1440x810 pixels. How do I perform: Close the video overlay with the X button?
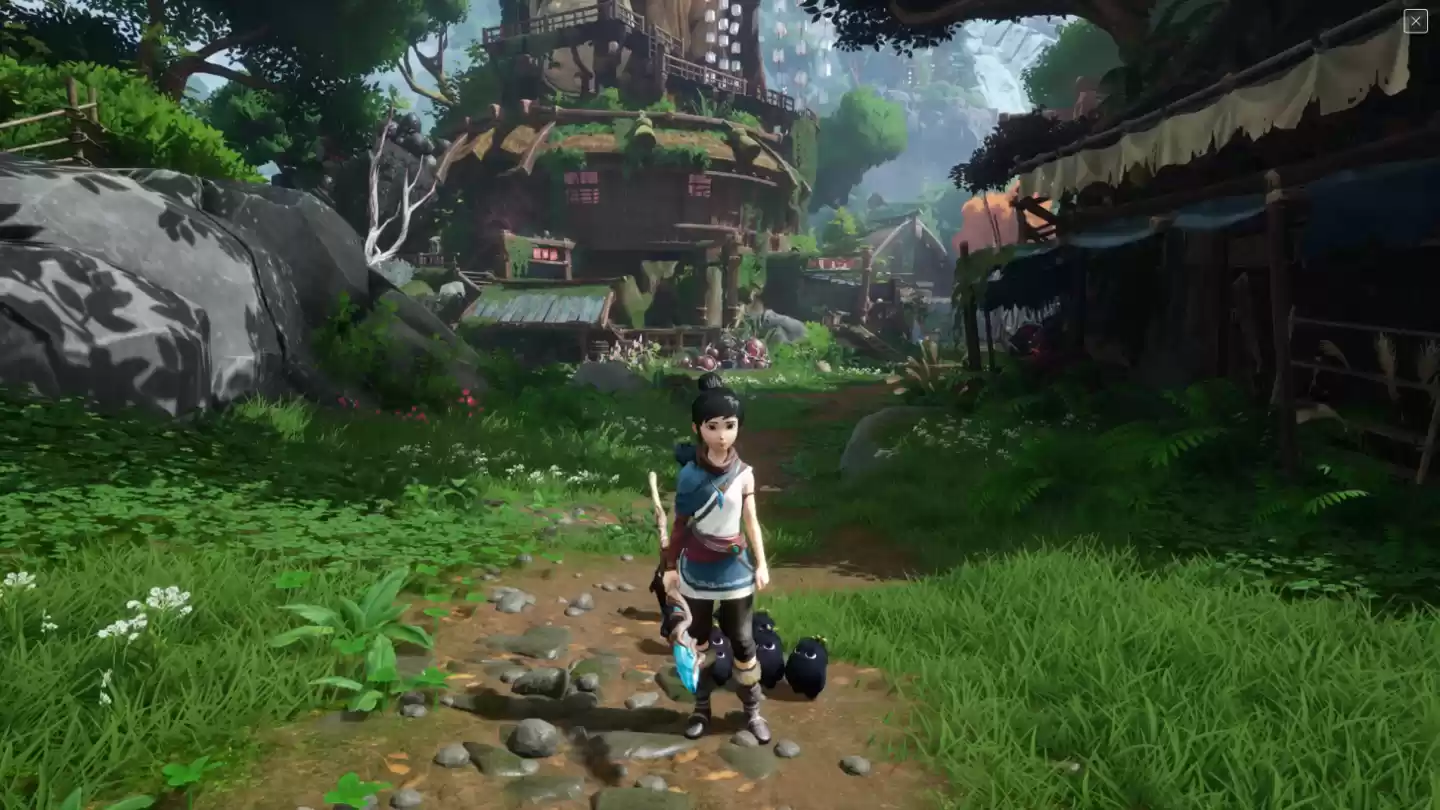[x=1415, y=21]
